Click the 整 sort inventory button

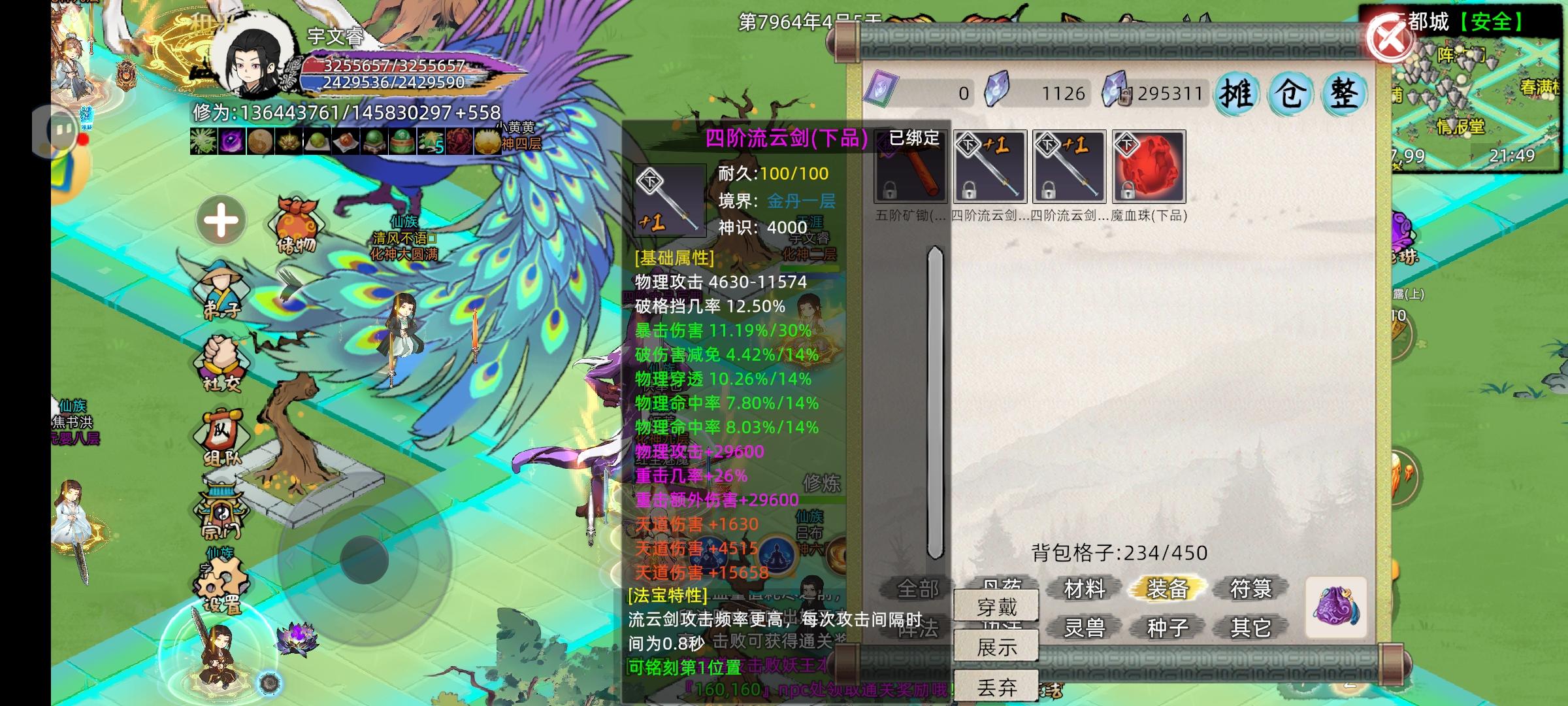[x=1342, y=93]
